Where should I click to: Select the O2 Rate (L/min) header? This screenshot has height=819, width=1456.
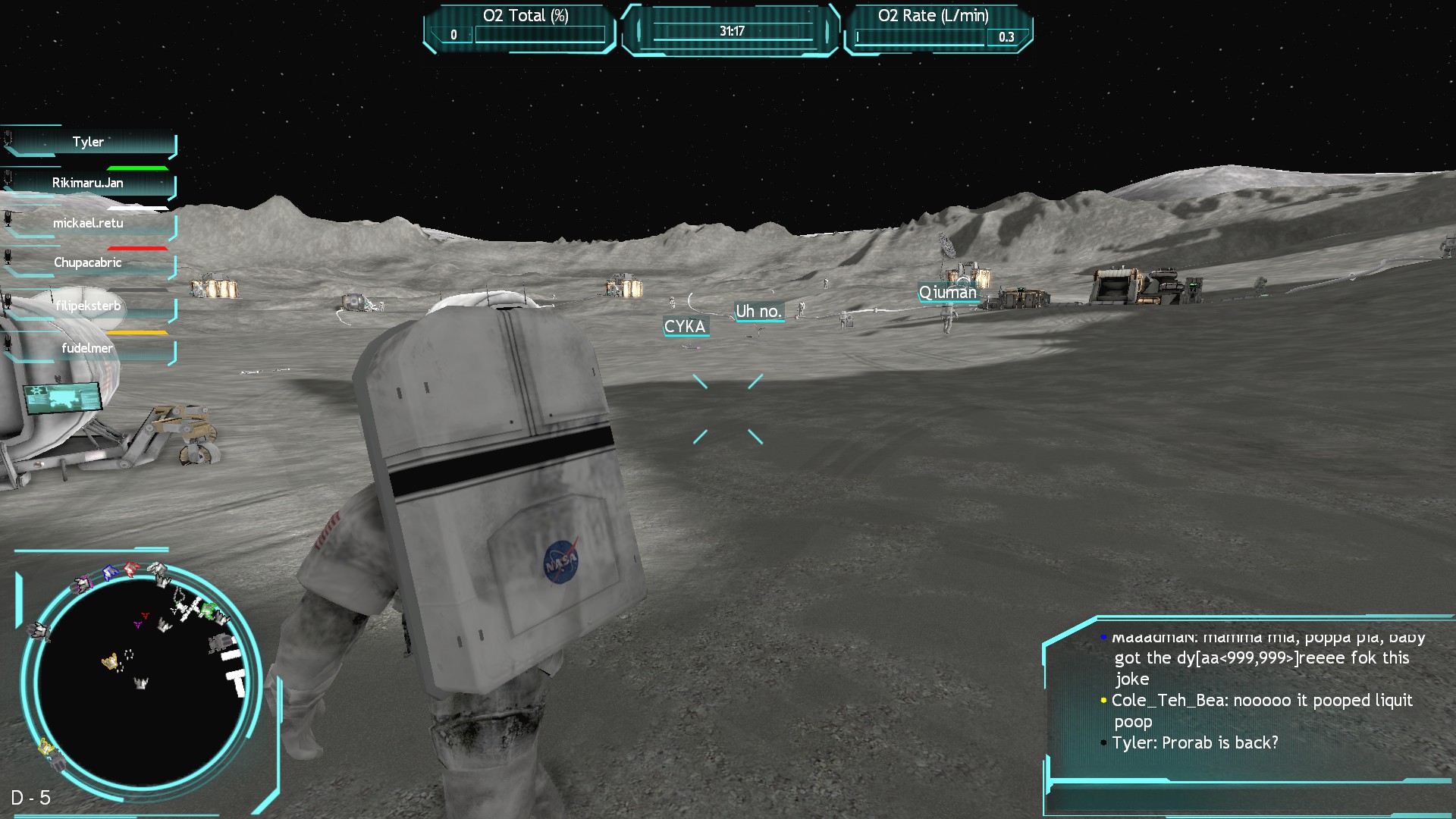934,15
